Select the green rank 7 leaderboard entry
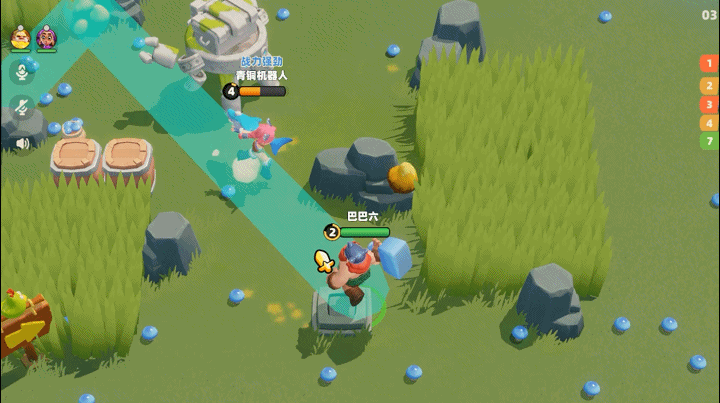This screenshot has height=403, width=720. pyautogui.click(x=708, y=142)
